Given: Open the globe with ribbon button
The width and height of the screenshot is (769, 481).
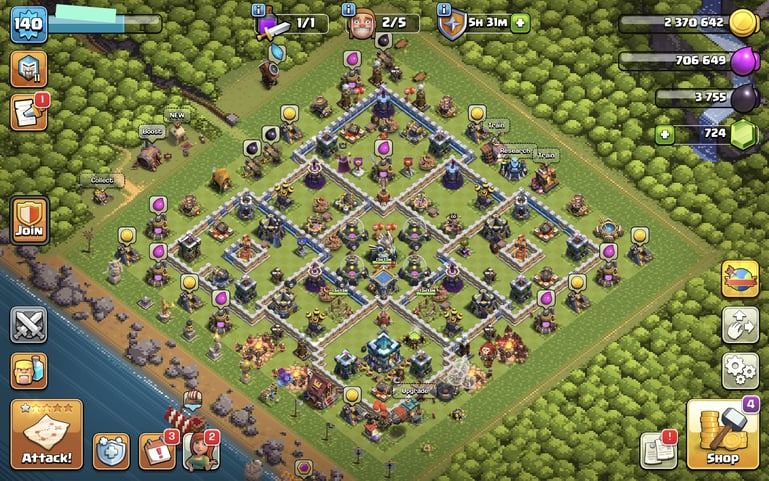Looking at the screenshot, I should tap(739, 278).
